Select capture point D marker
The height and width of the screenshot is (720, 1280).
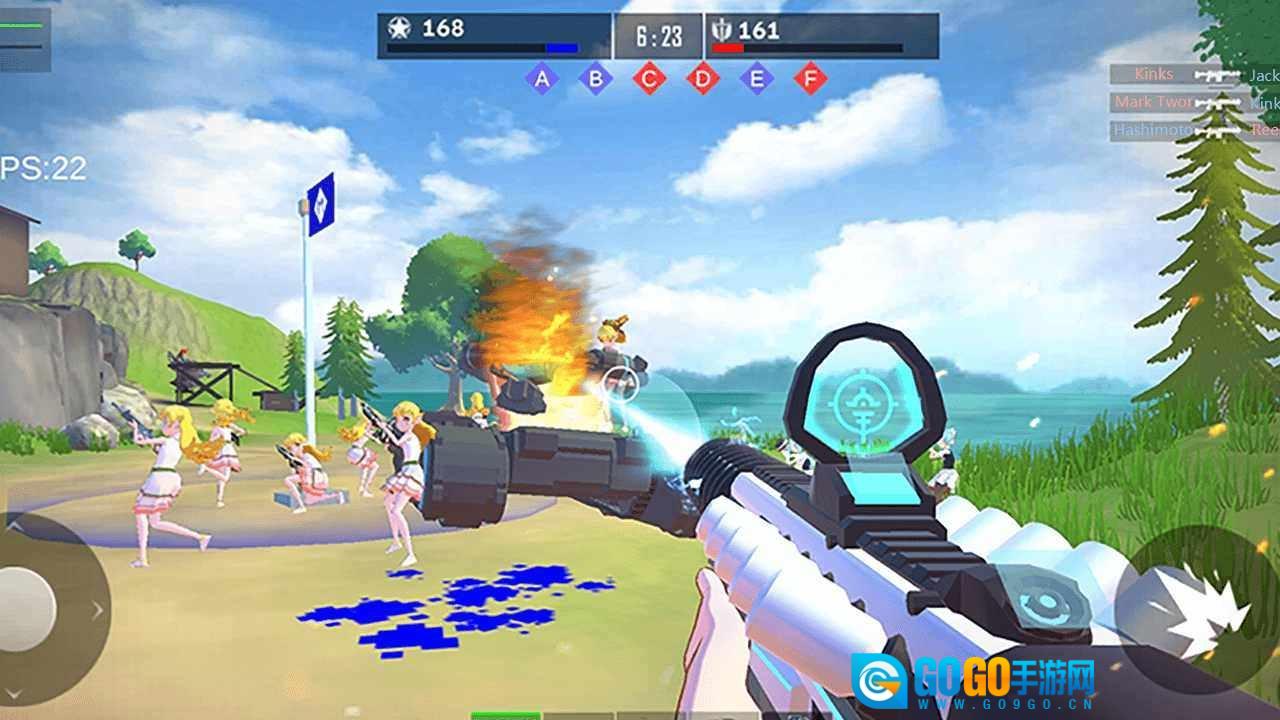tap(703, 78)
